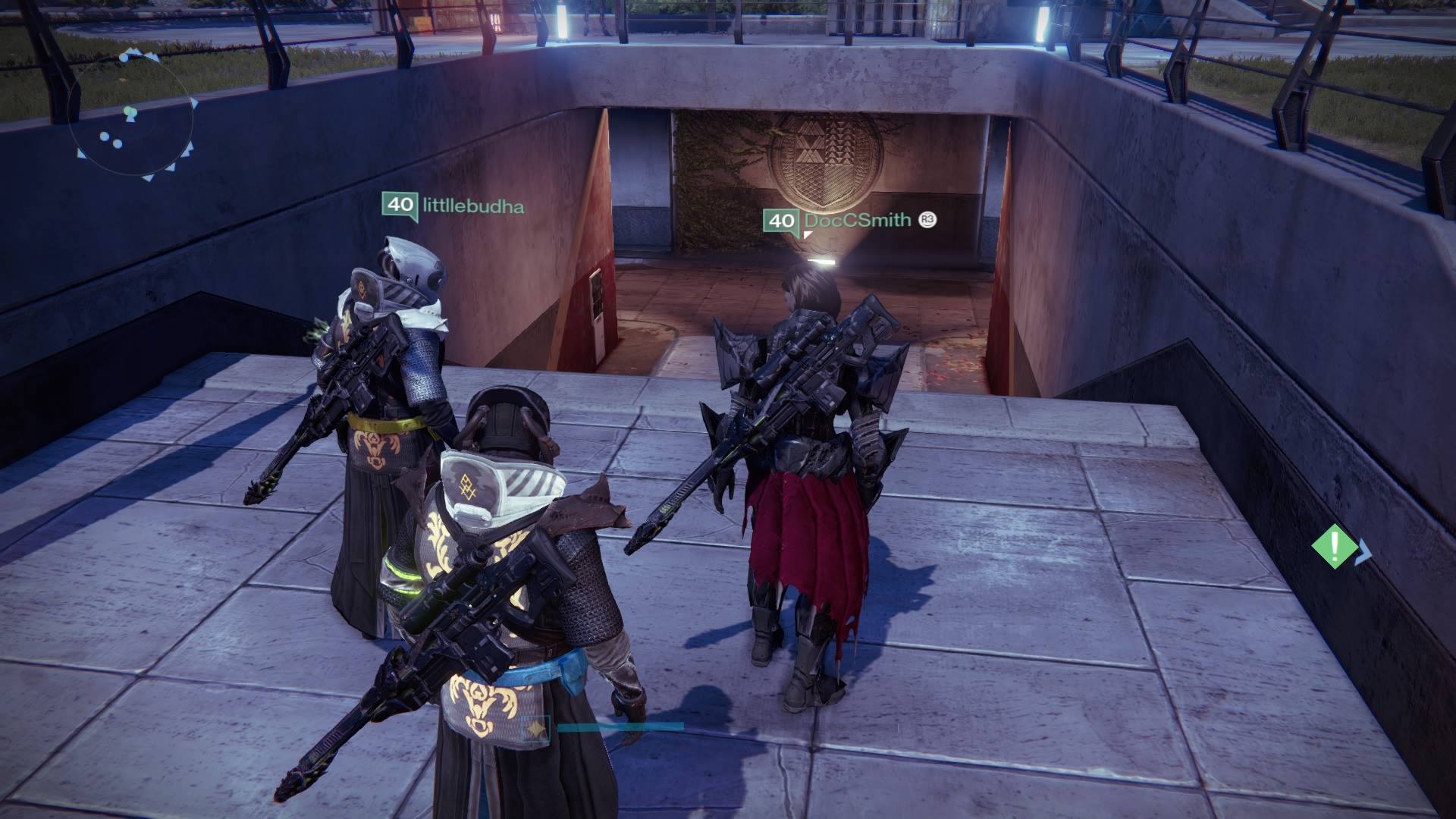Select the littlebudha player nameplate

[x=453, y=206]
